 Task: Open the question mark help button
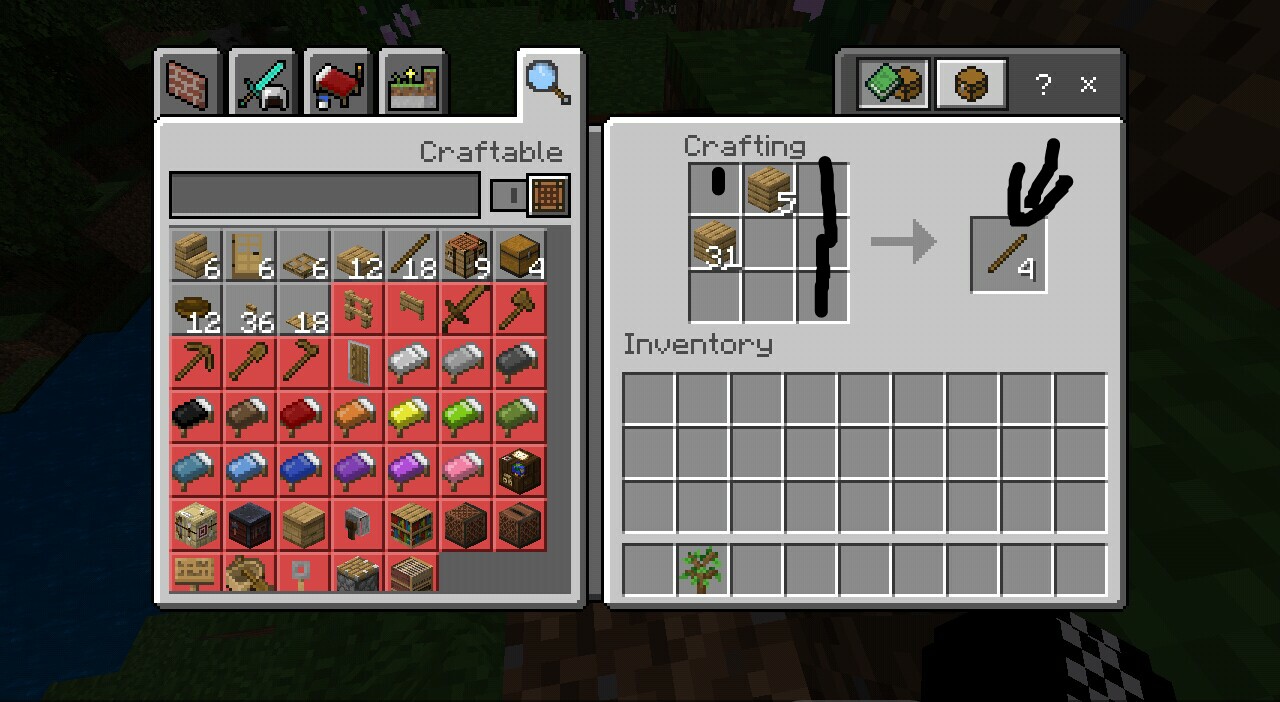[x=1043, y=85]
